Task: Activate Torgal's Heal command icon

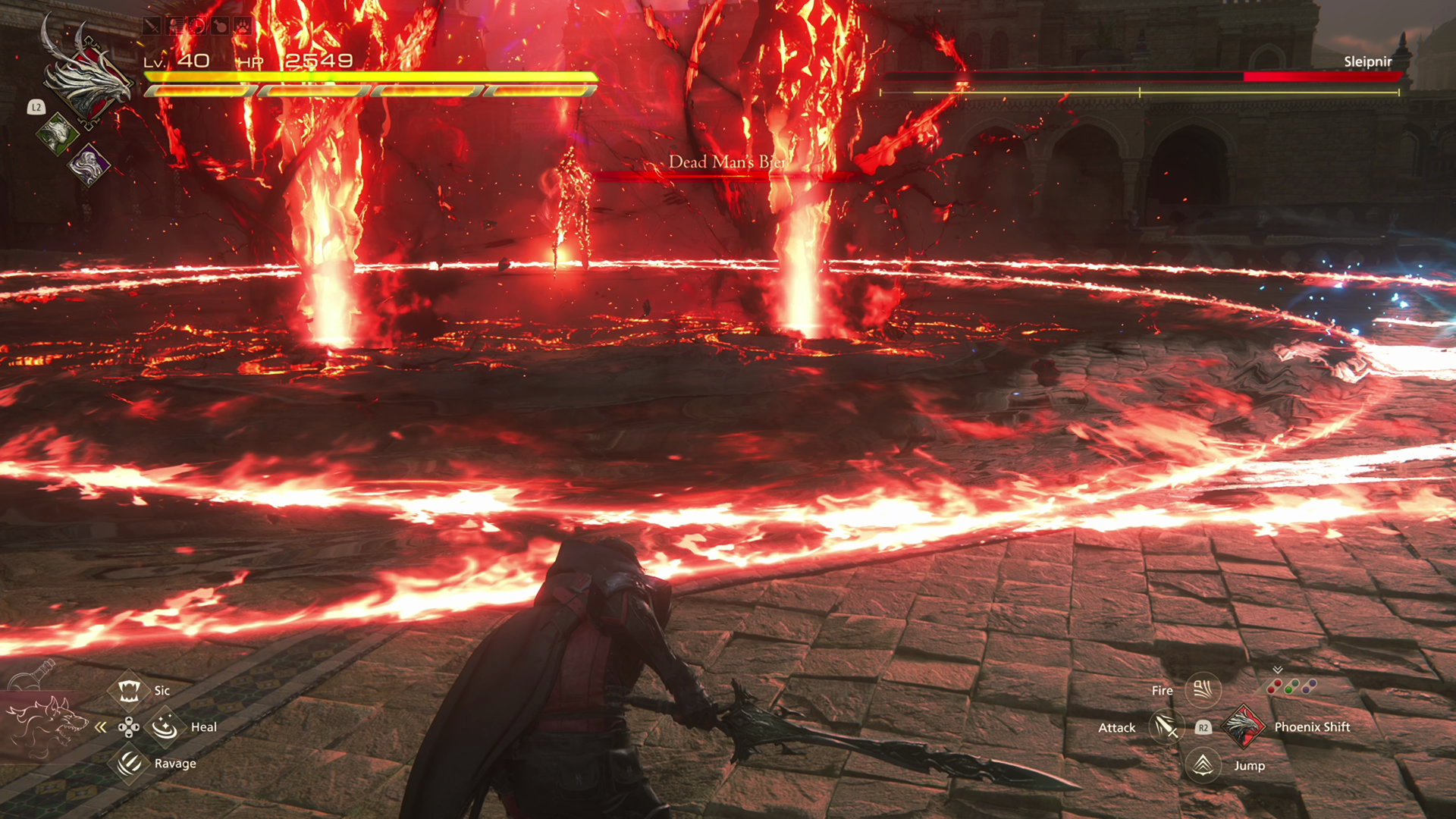Action: pyautogui.click(x=165, y=727)
